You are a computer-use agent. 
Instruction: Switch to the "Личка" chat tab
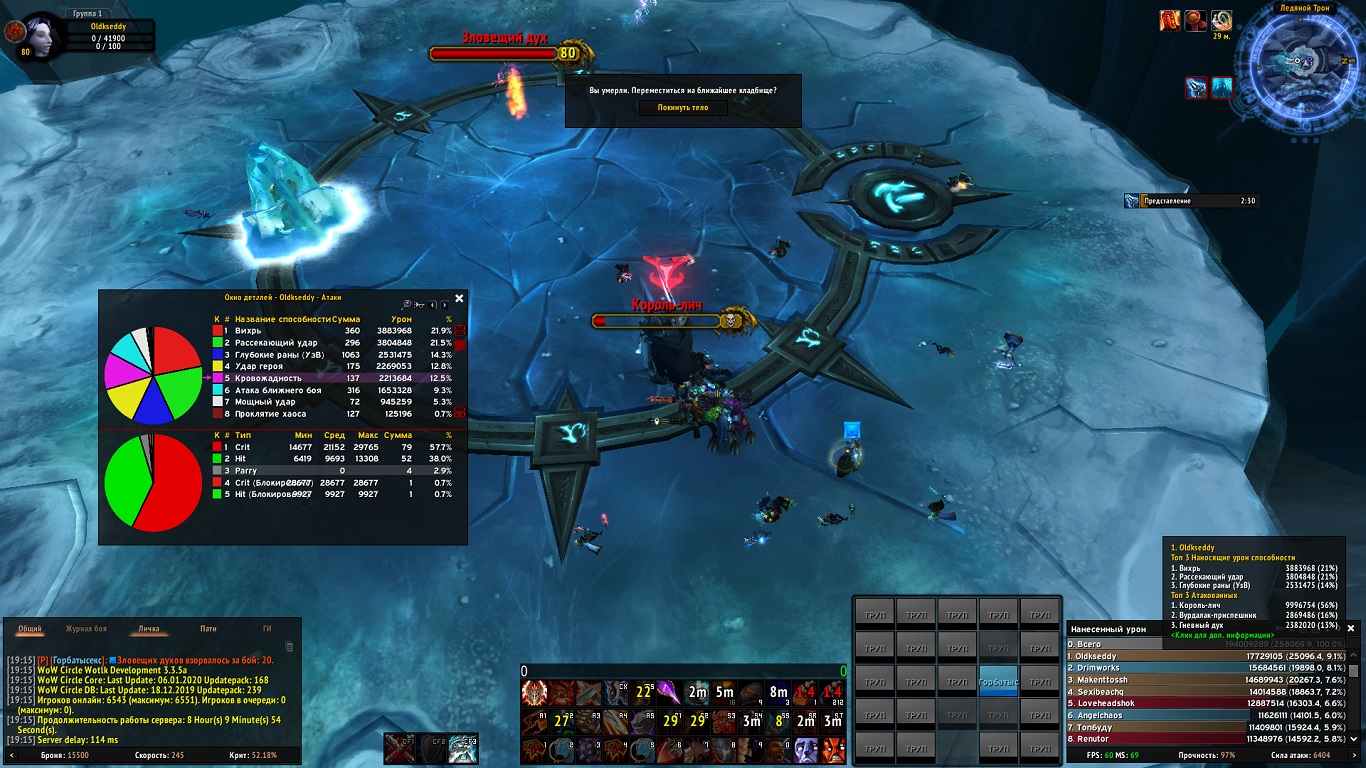148,629
